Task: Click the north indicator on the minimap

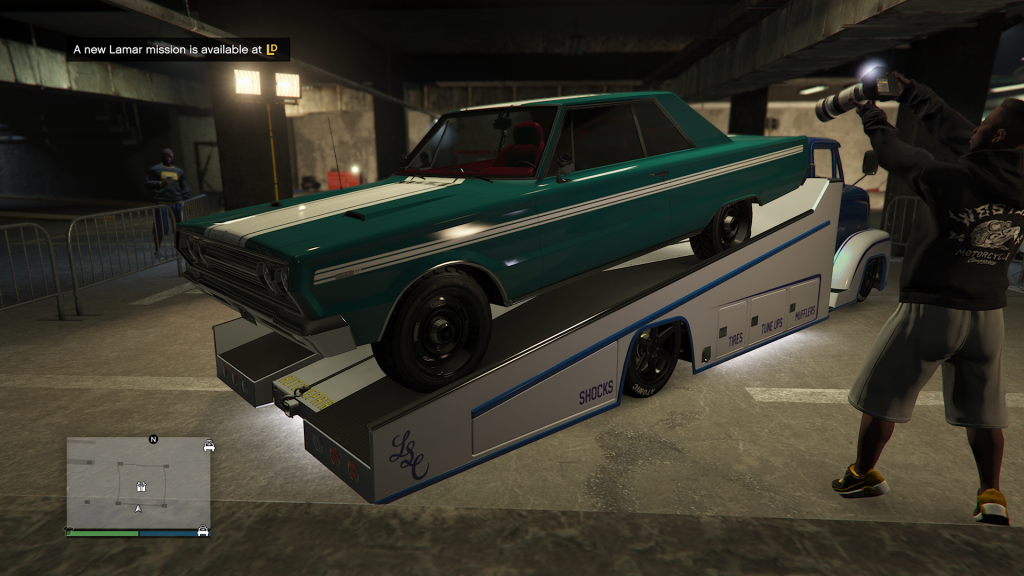Action: pos(153,439)
